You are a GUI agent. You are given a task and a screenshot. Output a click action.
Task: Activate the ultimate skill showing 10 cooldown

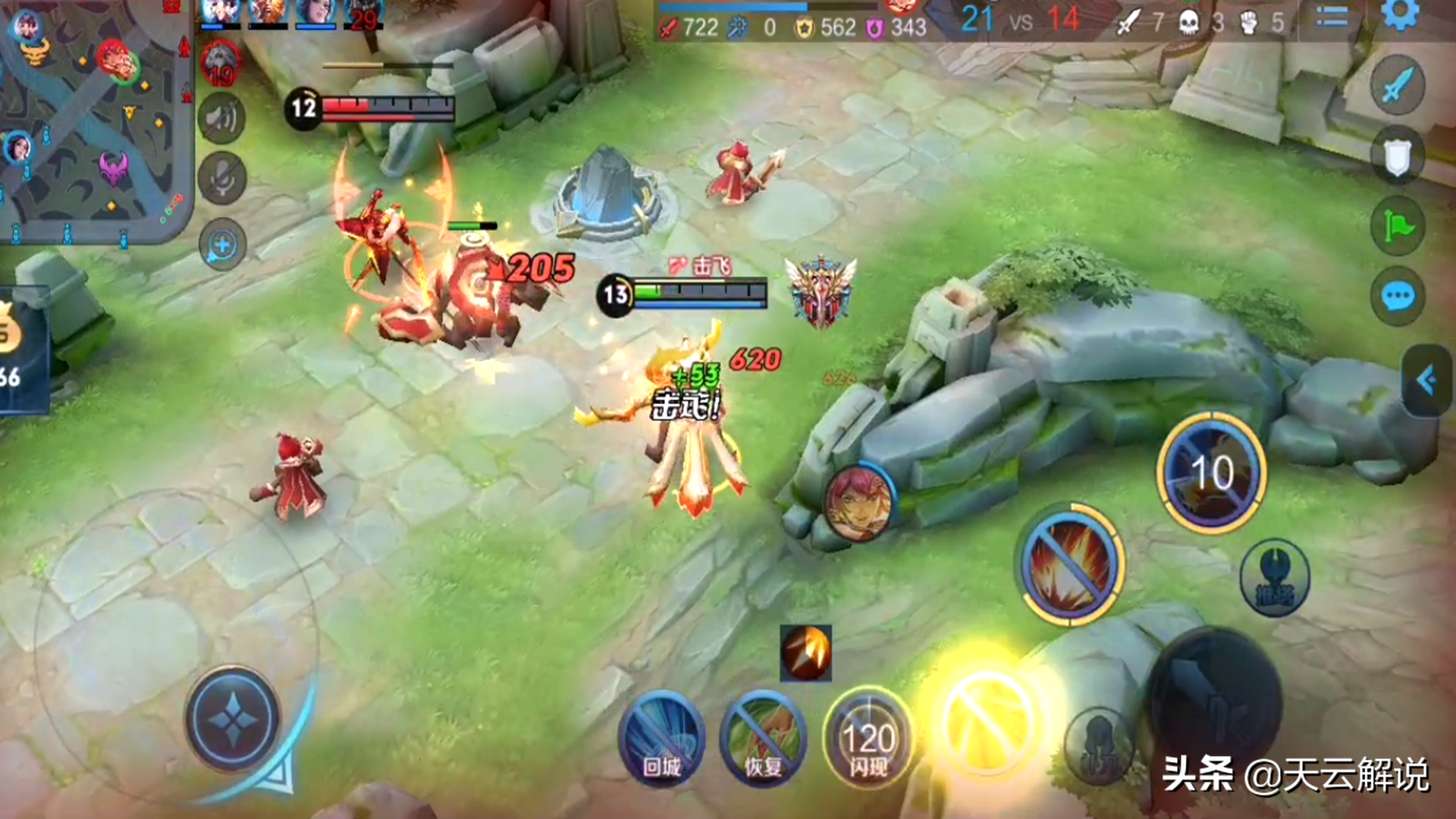click(x=1211, y=473)
